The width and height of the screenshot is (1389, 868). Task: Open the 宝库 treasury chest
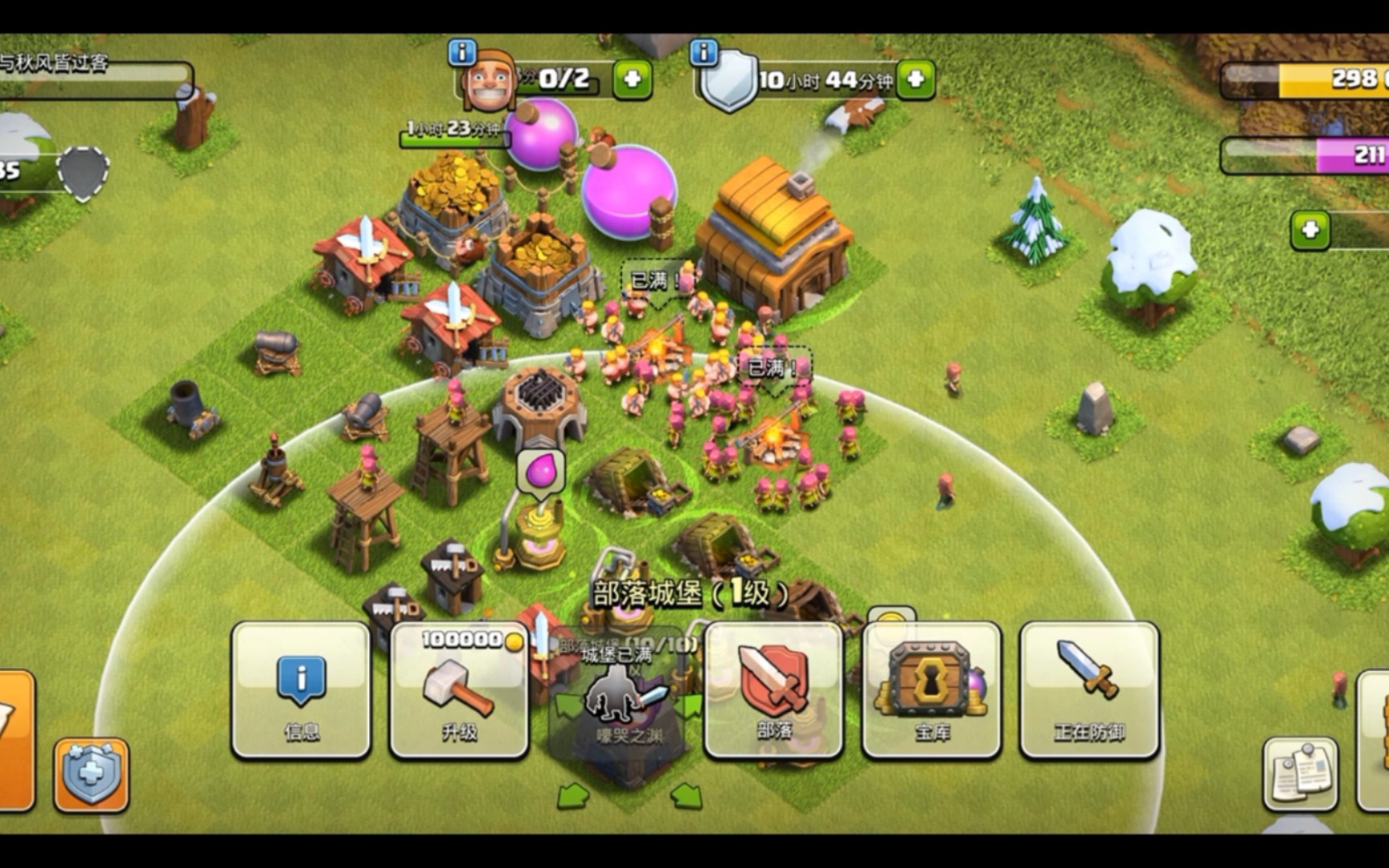click(x=932, y=690)
